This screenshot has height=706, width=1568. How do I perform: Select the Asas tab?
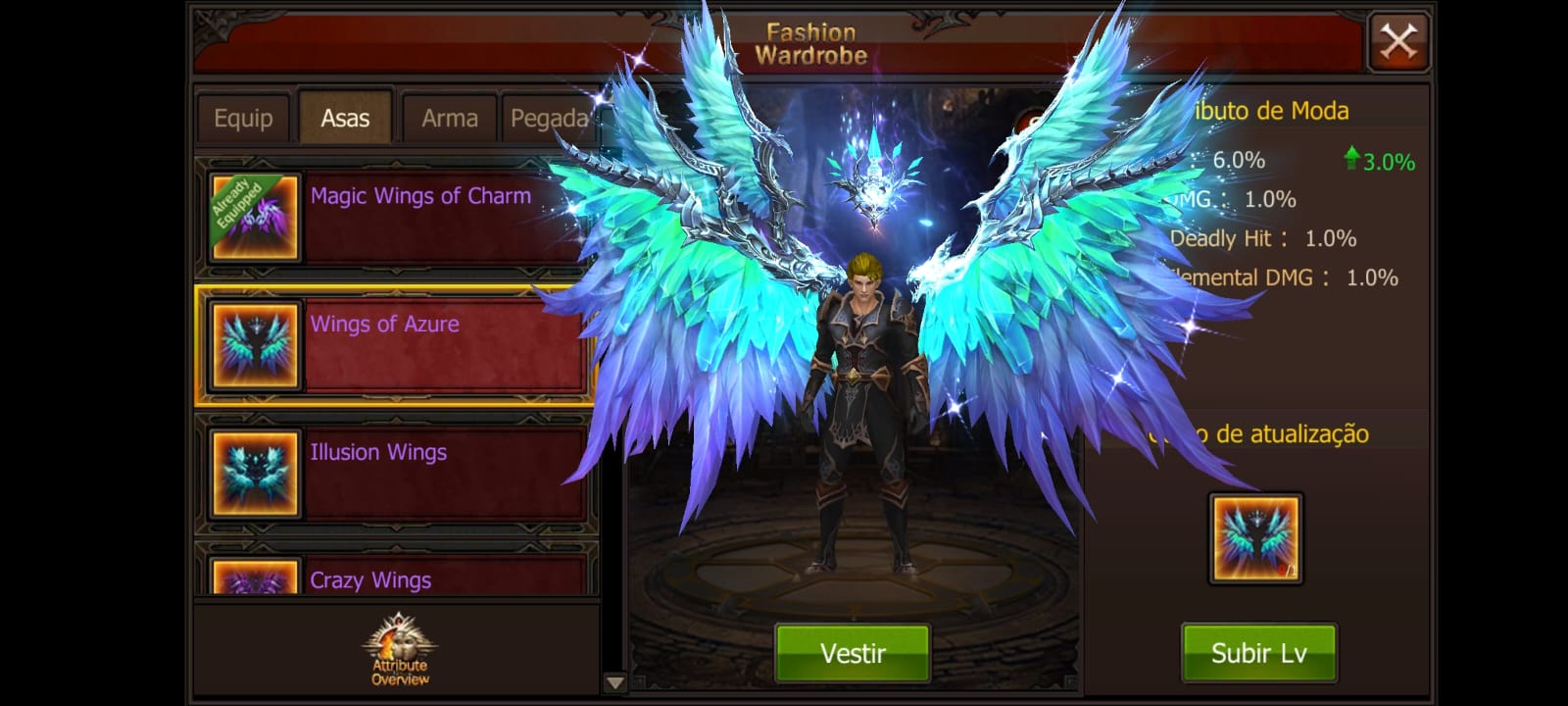(x=345, y=119)
